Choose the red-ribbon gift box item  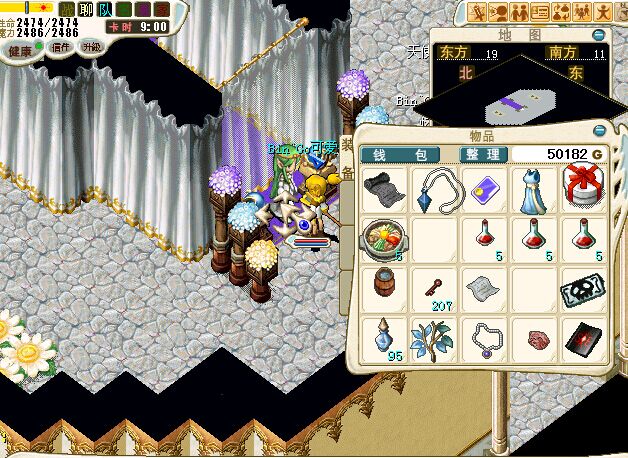click(583, 187)
